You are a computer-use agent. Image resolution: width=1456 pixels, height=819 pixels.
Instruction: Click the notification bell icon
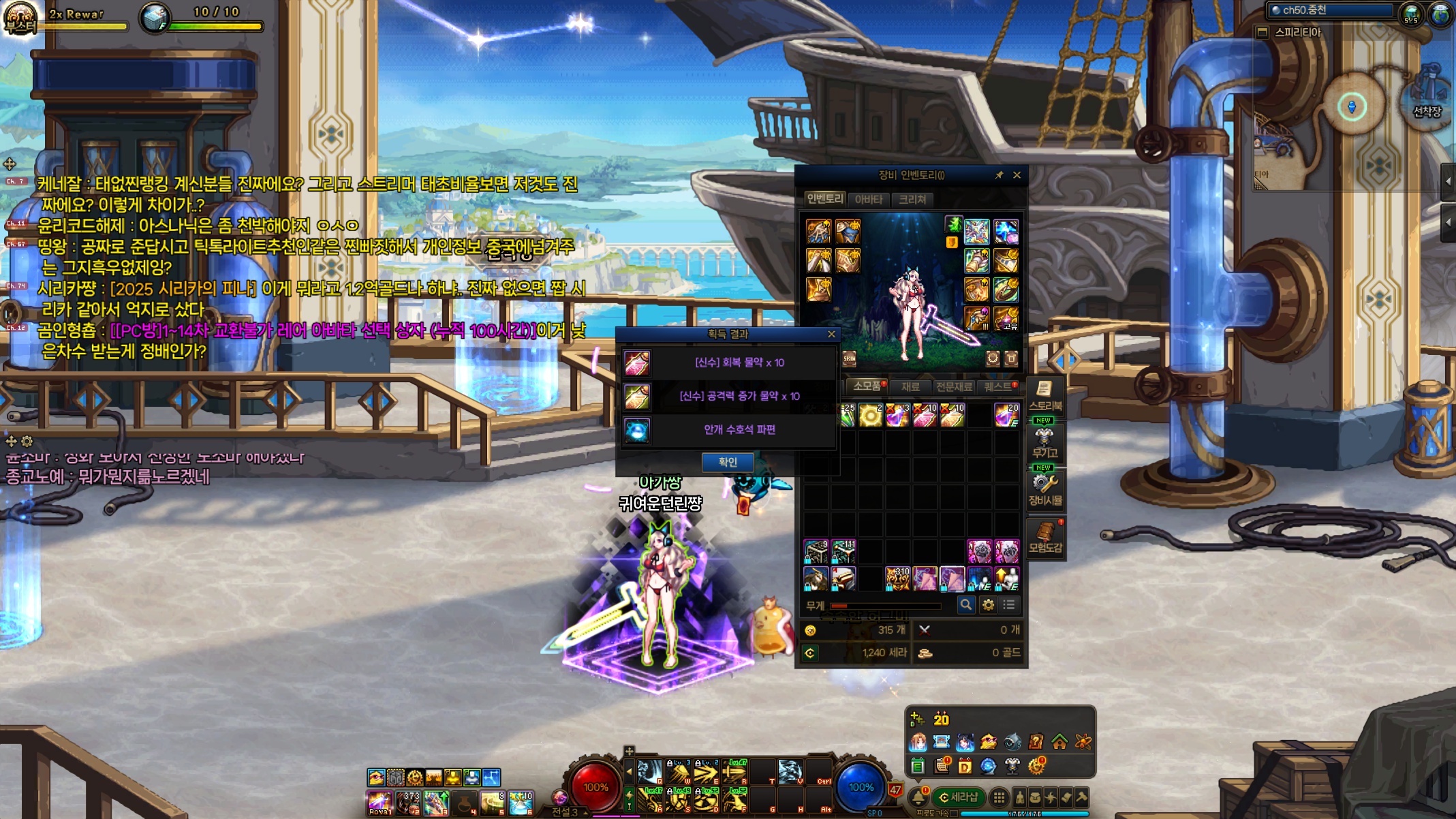[x=918, y=796]
